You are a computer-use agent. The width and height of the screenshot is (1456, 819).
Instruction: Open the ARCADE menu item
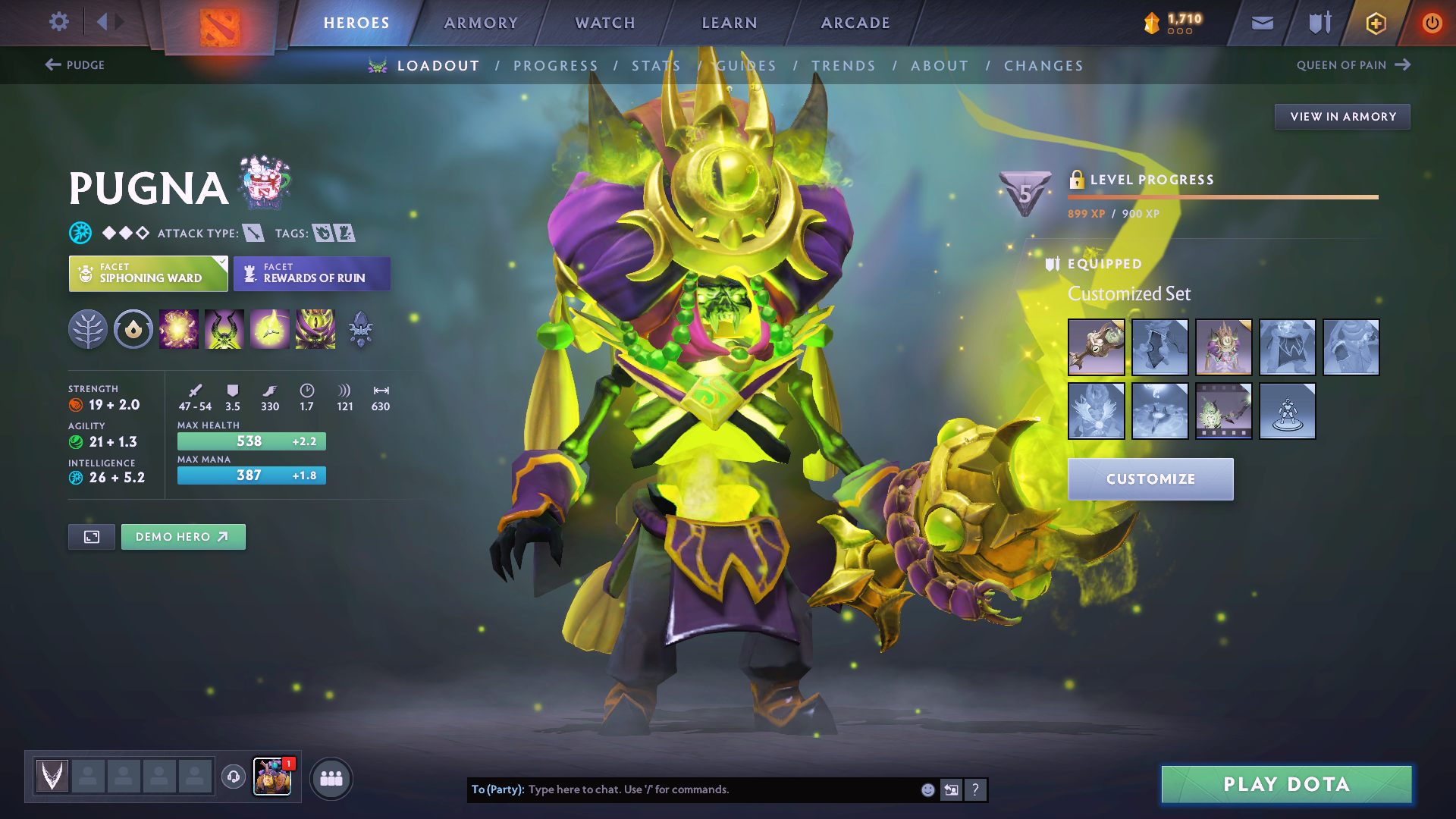coord(855,23)
